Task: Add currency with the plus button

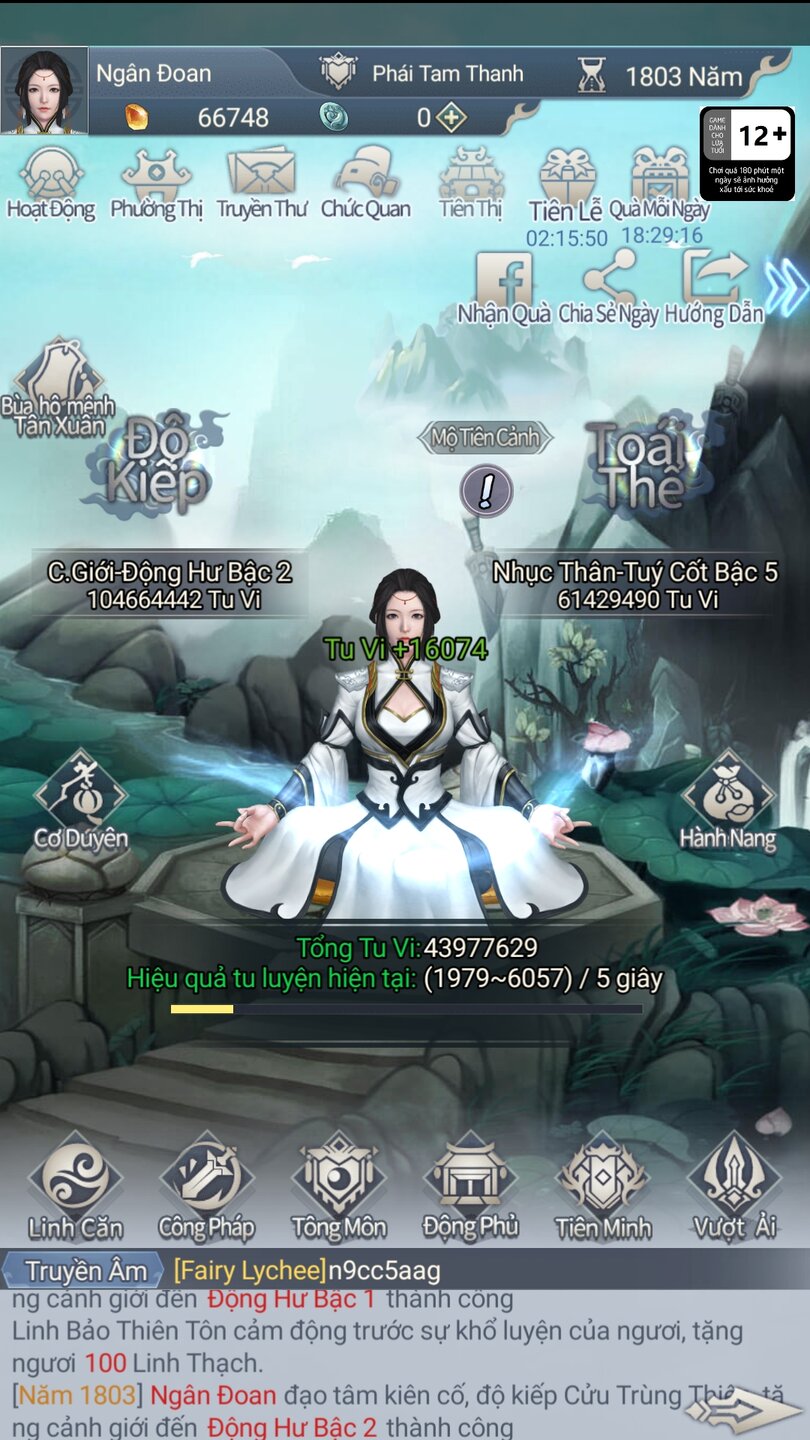Action: (452, 118)
